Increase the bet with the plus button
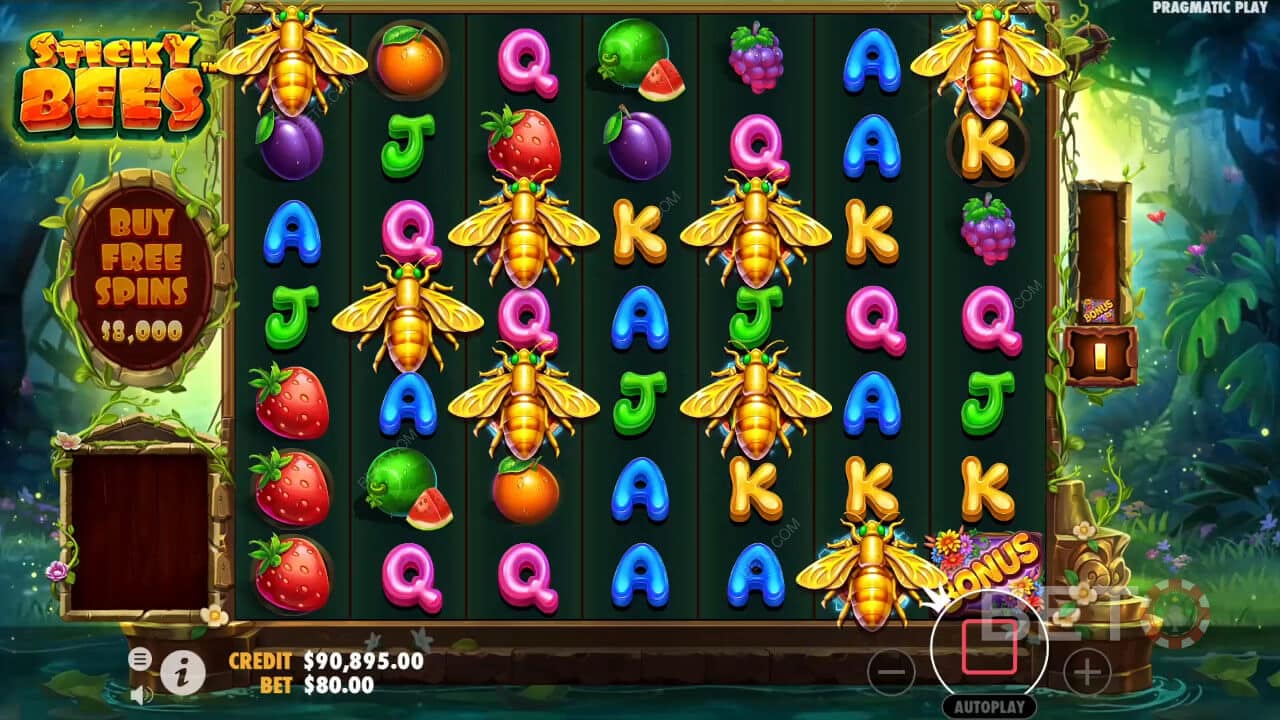Viewport: 1280px width, 720px height. (x=1087, y=670)
